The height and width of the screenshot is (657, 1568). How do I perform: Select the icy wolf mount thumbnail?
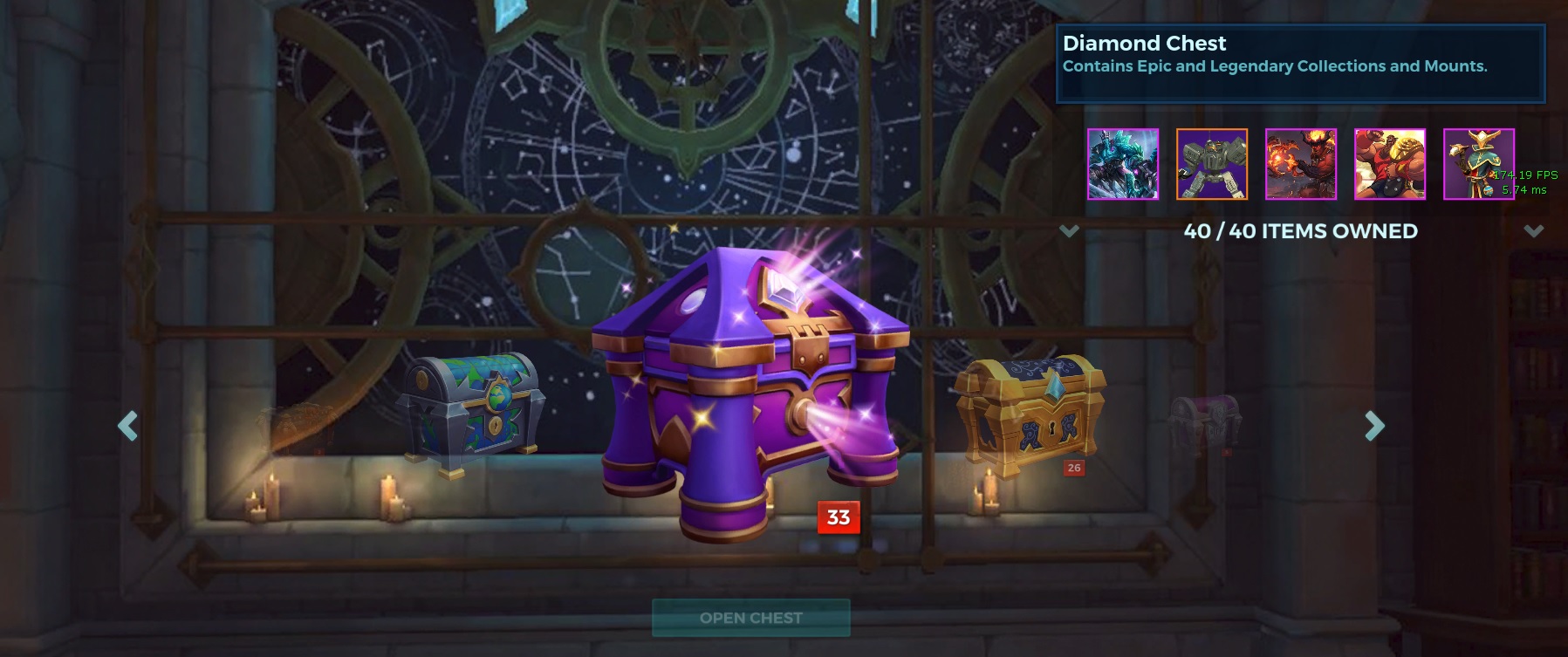(x=1121, y=165)
